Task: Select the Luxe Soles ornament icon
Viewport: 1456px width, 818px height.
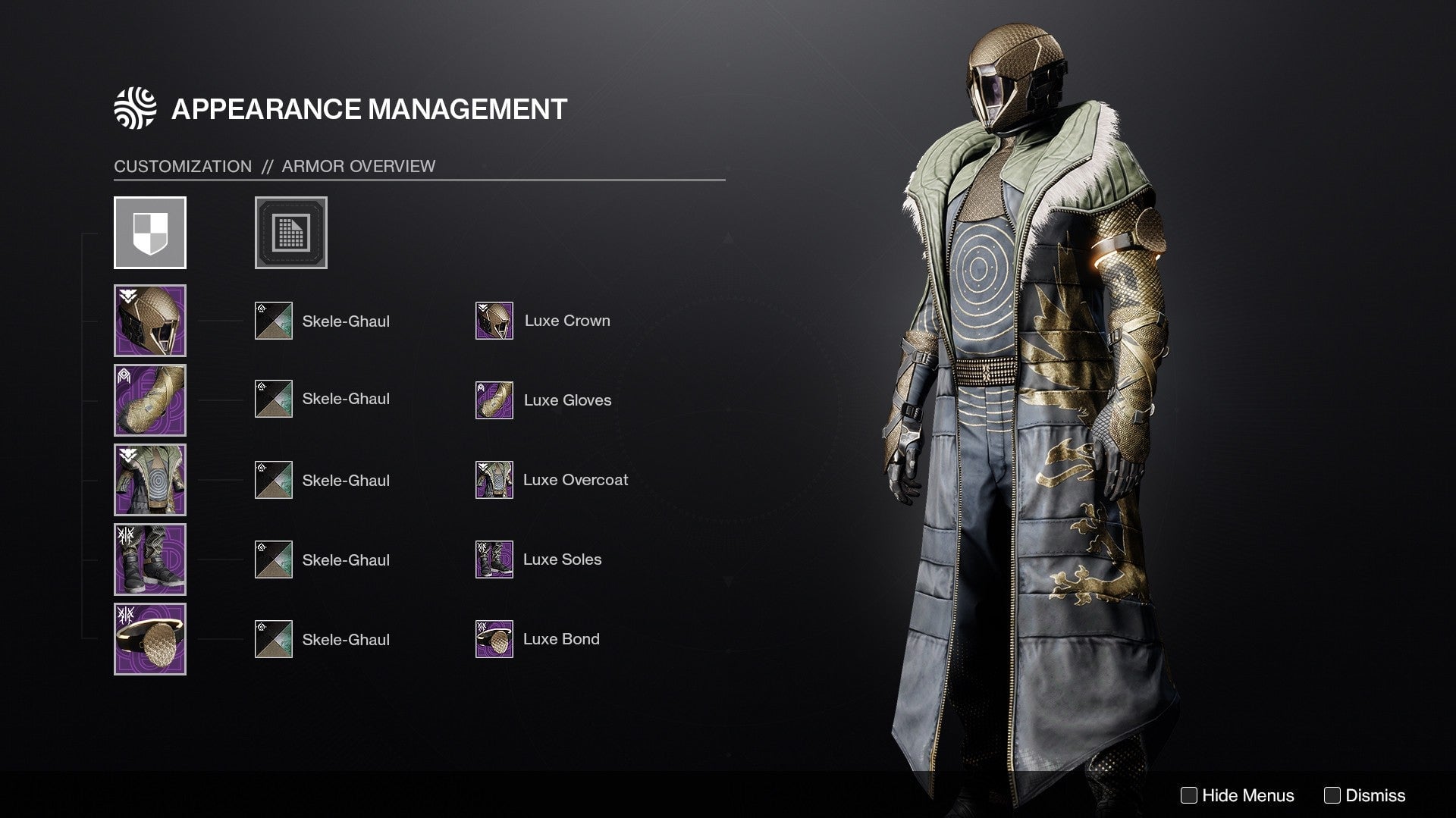Action: pos(494,559)
